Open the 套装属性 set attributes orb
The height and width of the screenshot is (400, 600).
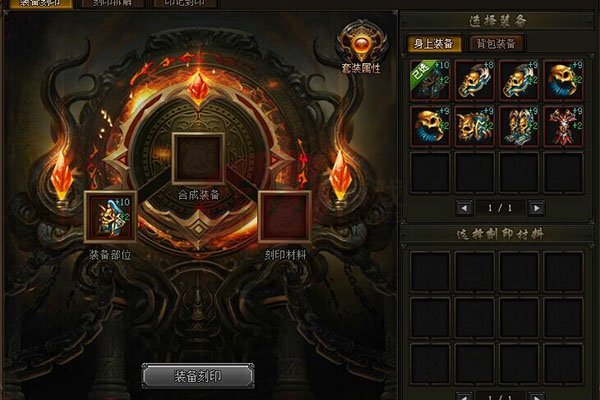pyautogui.click(x=358, y=43)
